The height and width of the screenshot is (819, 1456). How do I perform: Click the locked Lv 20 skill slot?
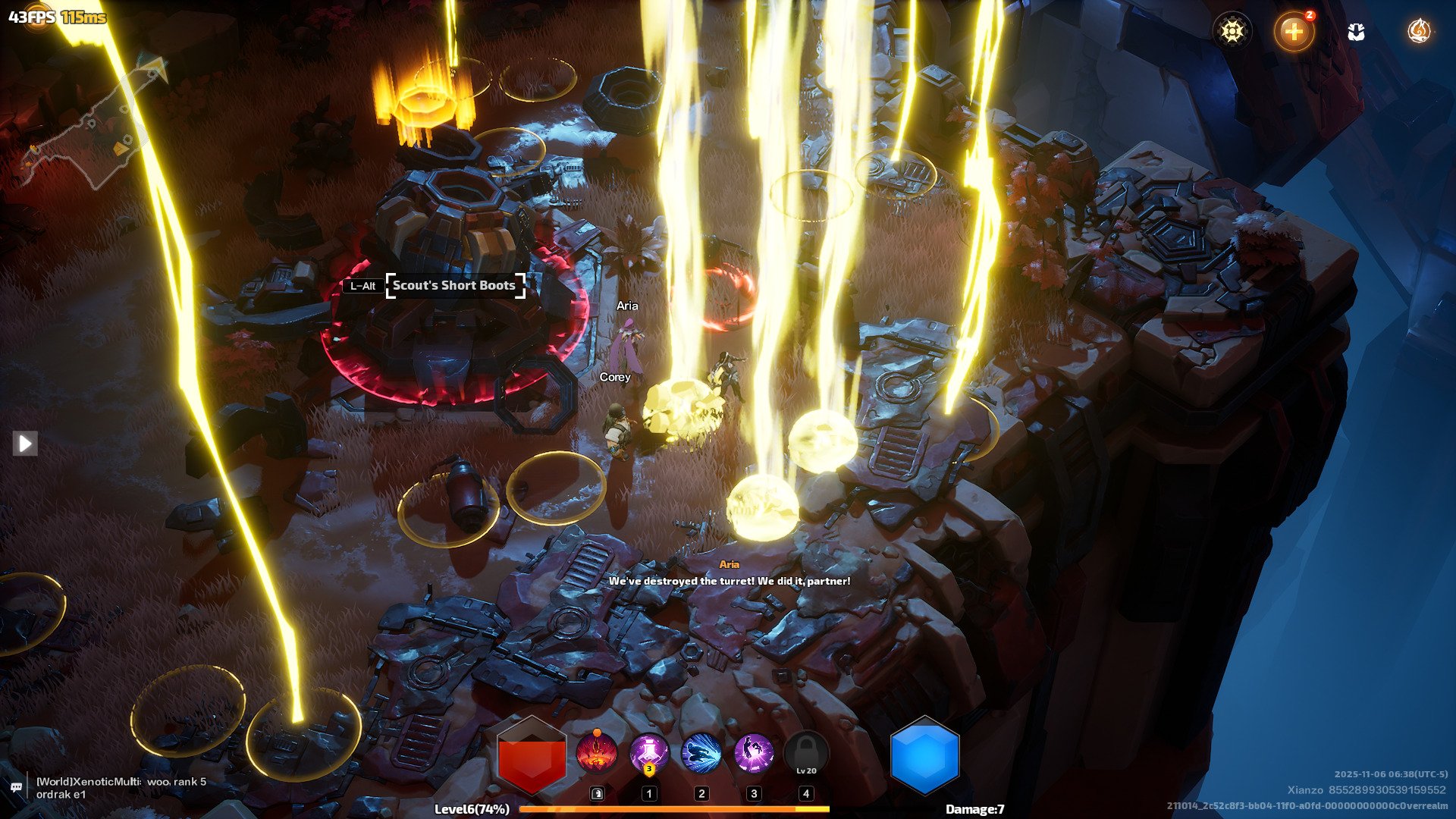pyautogui.click(x=806, y=755)
